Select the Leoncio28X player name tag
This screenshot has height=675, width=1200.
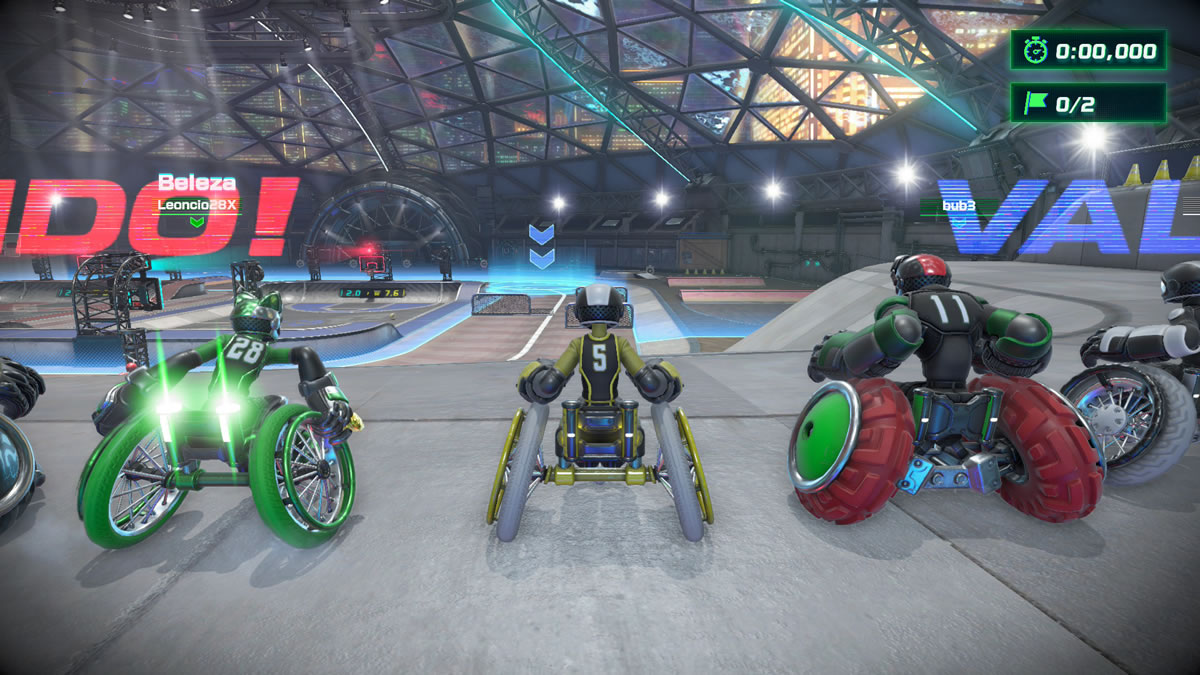pyautogui.click(x=196, y=204)
